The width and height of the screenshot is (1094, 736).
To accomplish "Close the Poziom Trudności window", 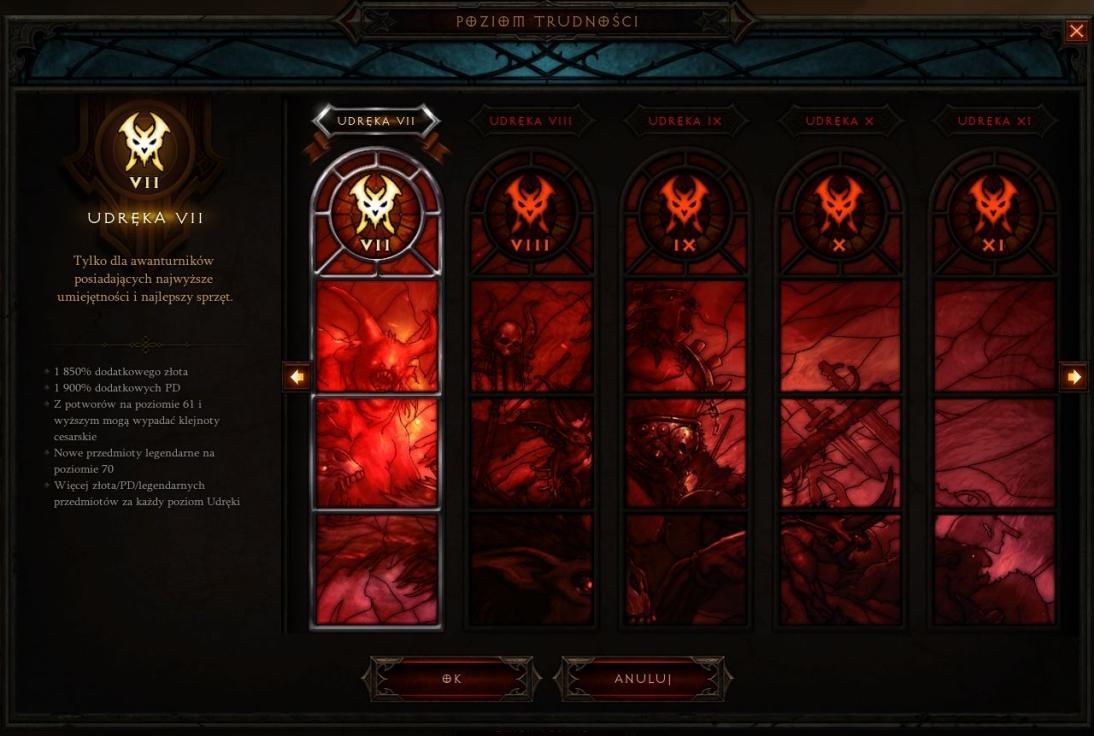I will click(x=1076, y=31).
